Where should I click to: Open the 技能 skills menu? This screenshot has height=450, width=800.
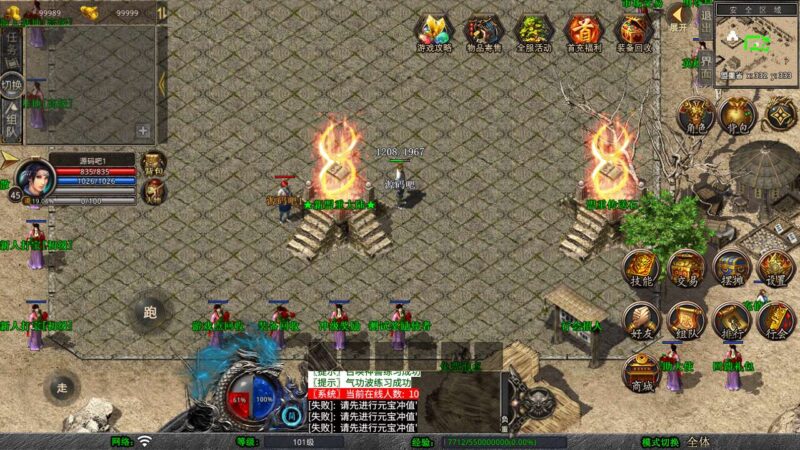coord(641,269)
